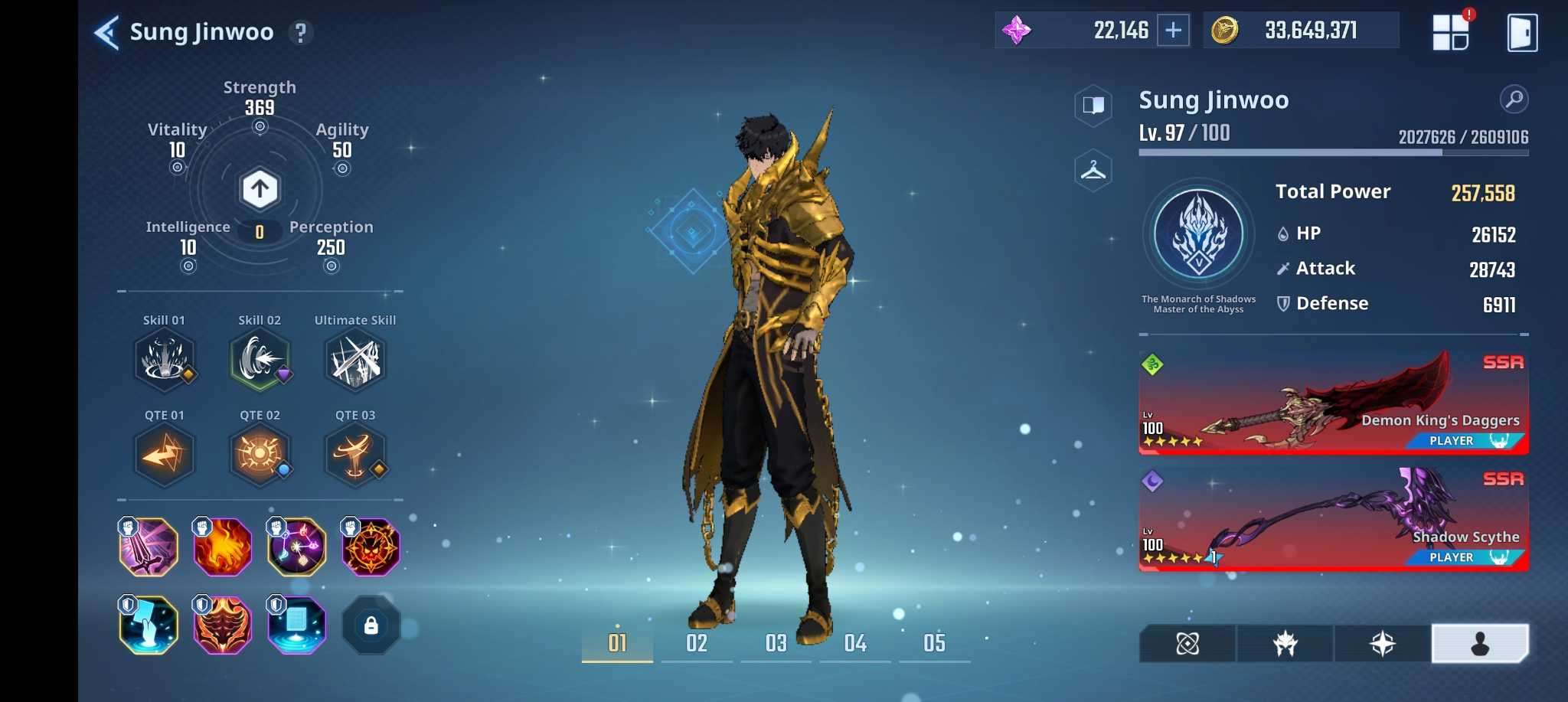Screen dimensions: 1568x702
Task: Open the grid menu icon
Action: [1450, 32]
